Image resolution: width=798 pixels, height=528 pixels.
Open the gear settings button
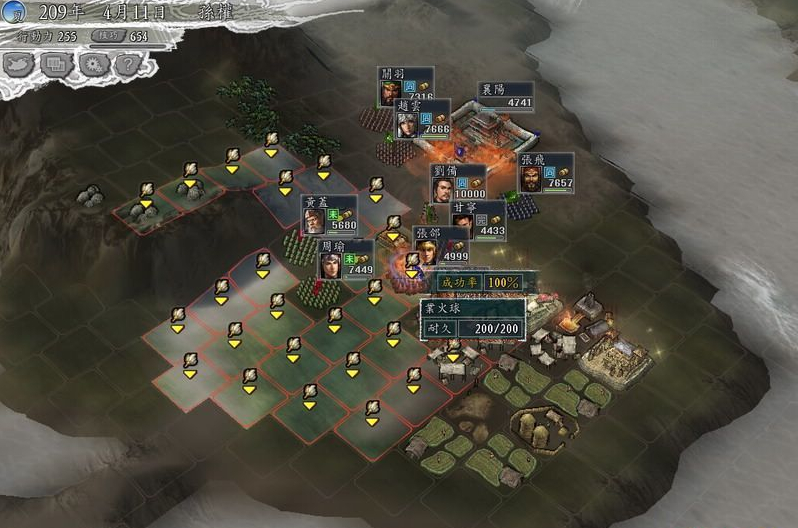click(91, 64)
